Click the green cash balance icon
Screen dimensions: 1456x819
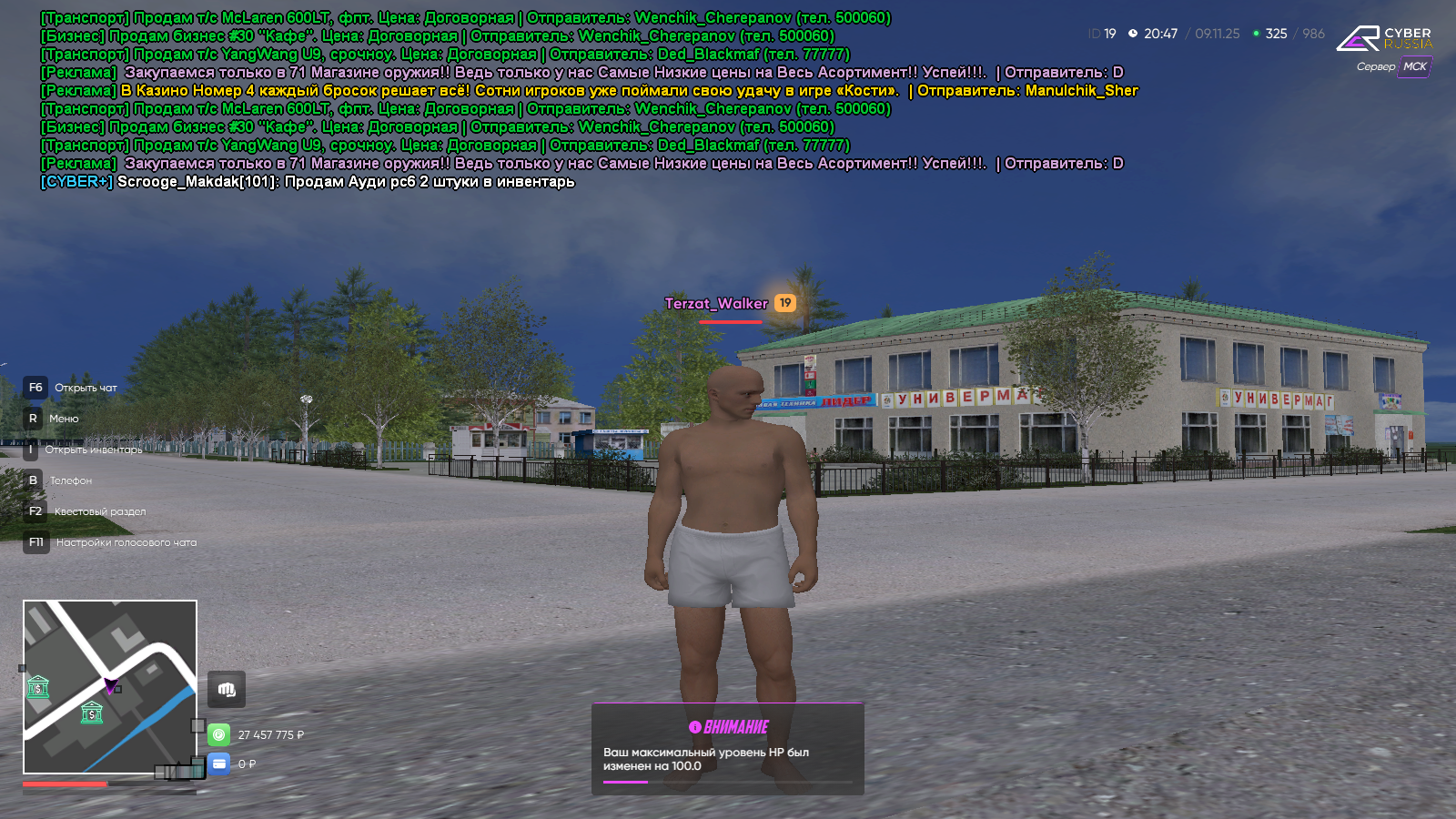[219, 734]
